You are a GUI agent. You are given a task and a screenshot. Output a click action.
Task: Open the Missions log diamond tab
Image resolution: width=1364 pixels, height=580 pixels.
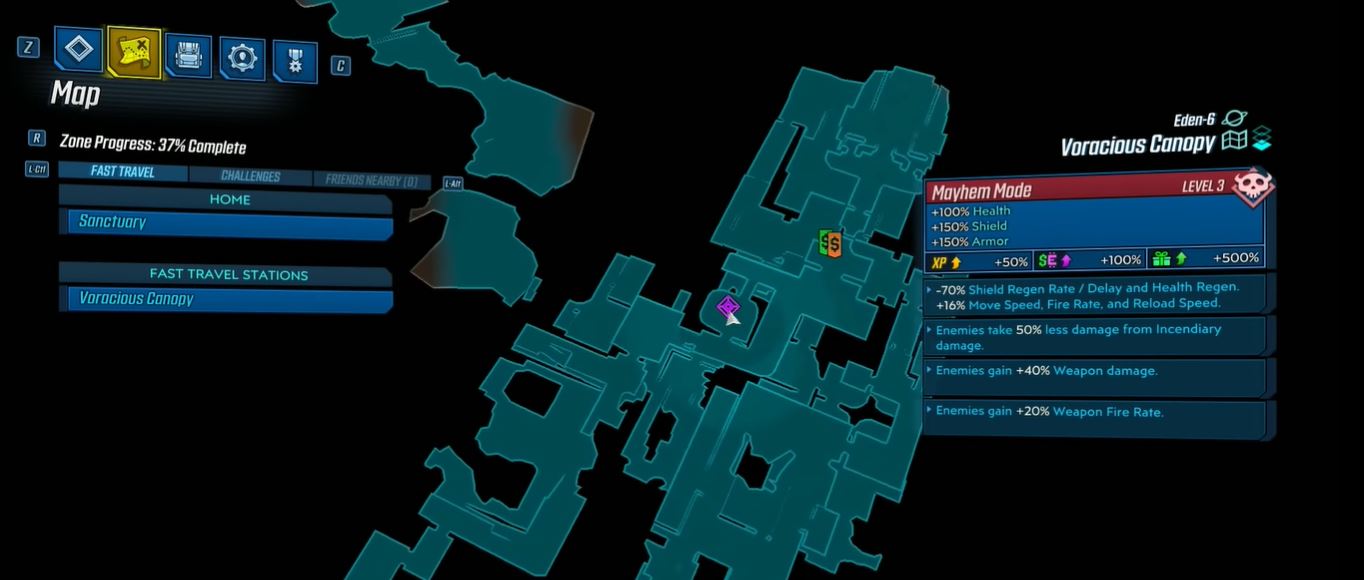click(79, 50)
